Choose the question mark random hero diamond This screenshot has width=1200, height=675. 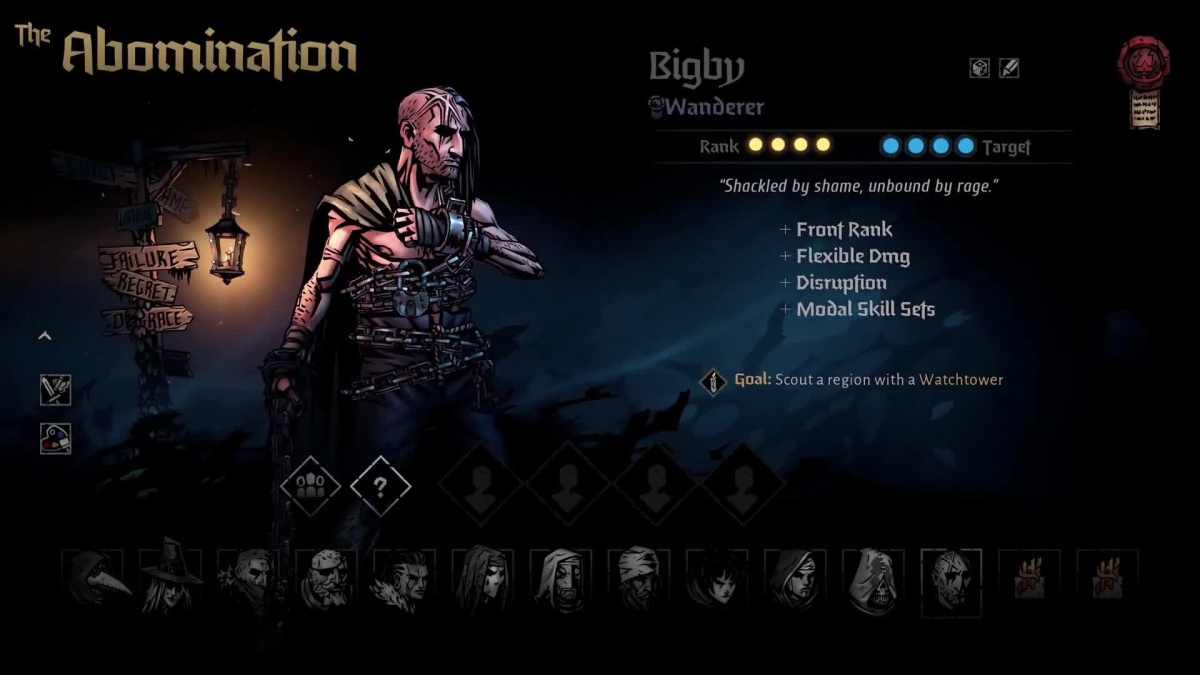coord(381,486)
